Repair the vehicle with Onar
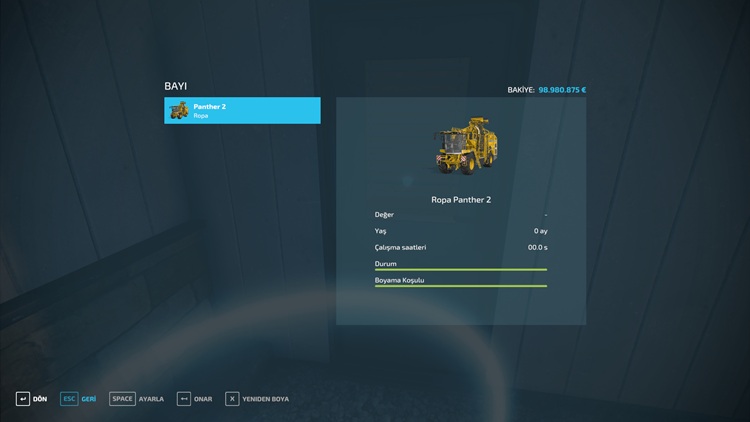The height and width of the screenshot is (422, 750). 195,399
